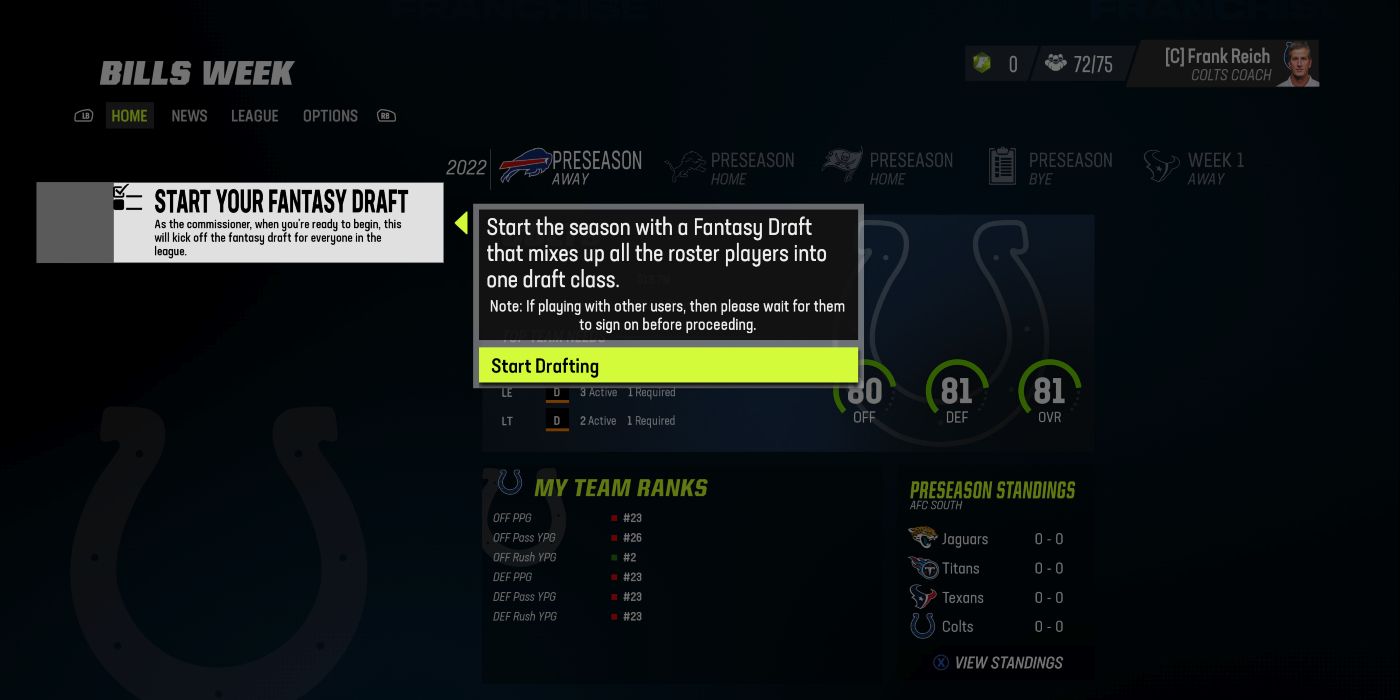This screenshot has width=1400, height=700.
Task: Open the League tab
Action: (x=254, y=116)
